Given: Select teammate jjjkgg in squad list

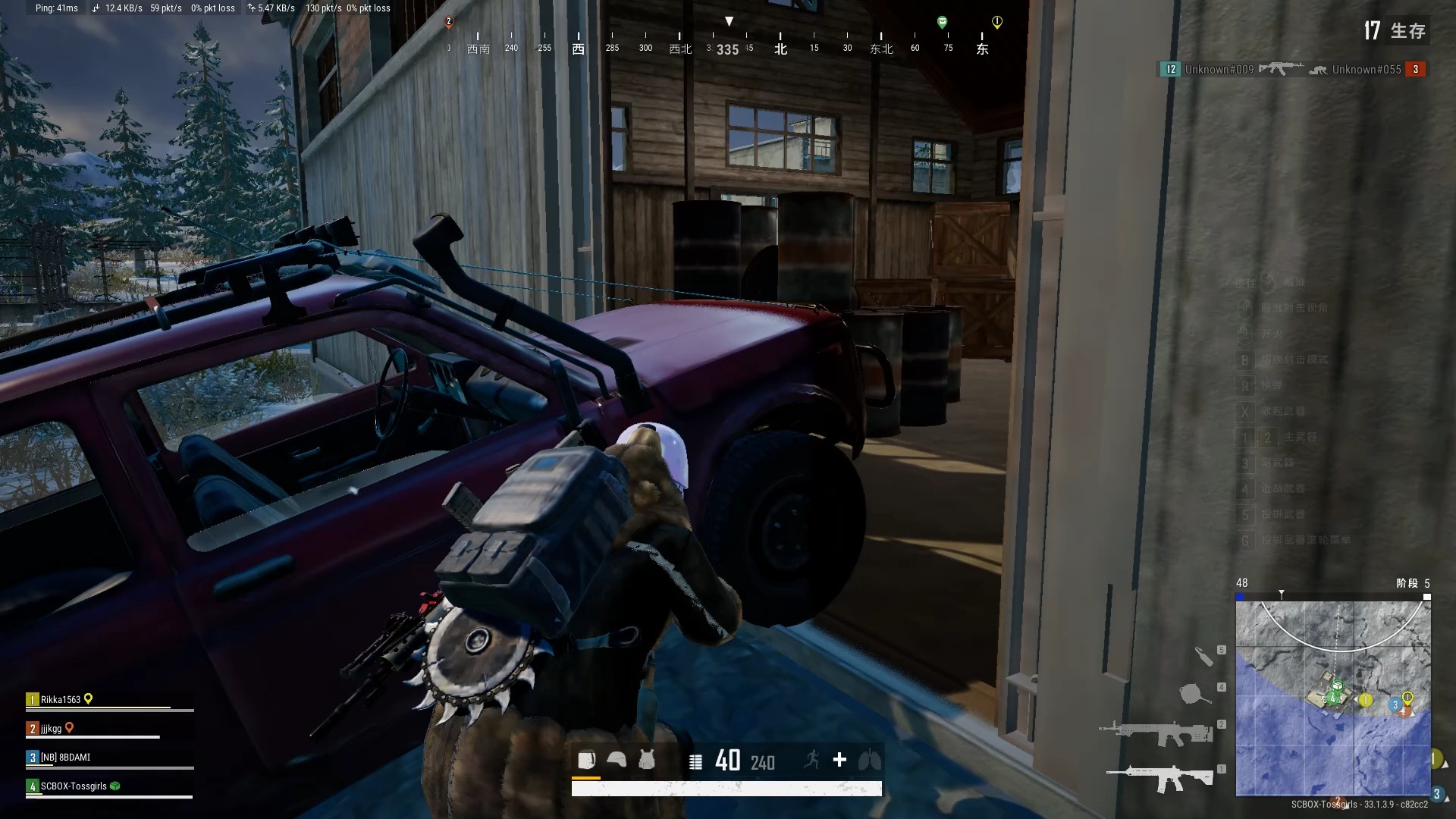Looking at the screenshot, I should point(52,729).
